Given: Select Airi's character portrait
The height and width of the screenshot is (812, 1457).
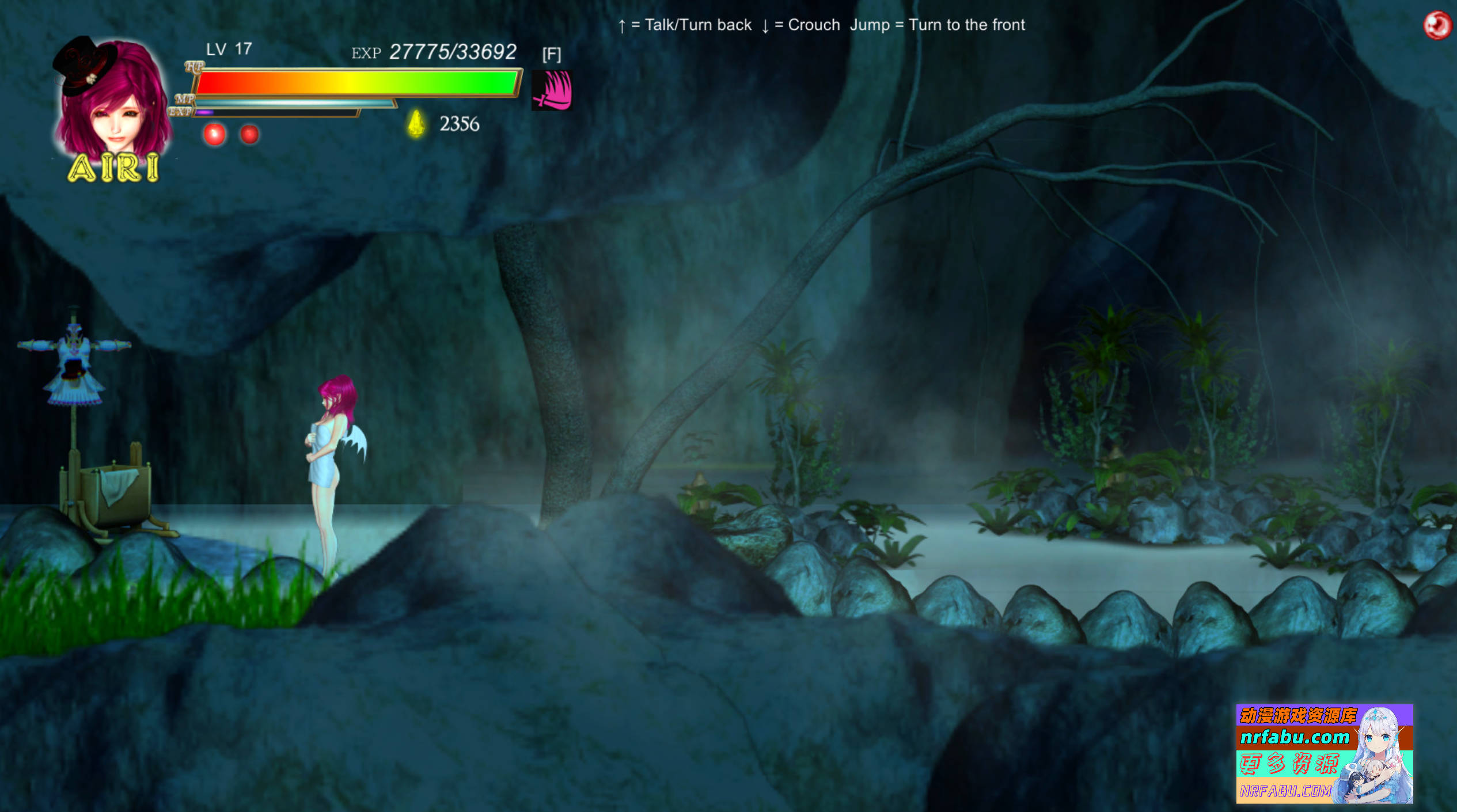Looking at the screenshot, I should pos(113,101).
